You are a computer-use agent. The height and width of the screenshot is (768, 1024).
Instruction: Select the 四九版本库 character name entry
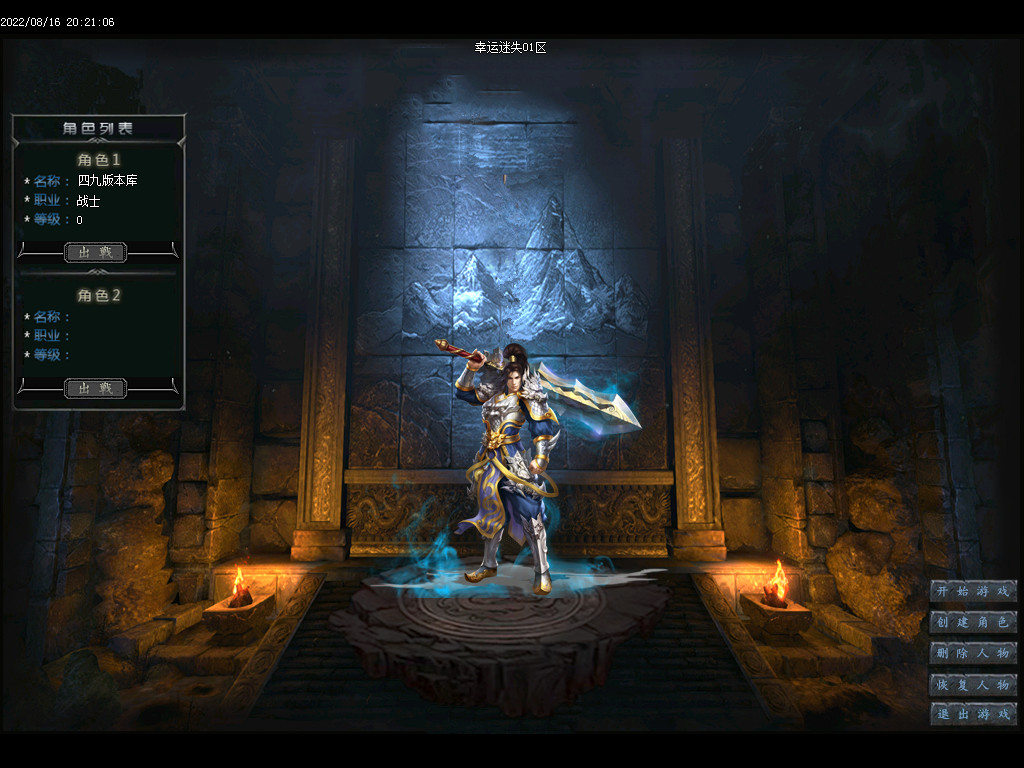pyautogui.click(x=107, y=181)
